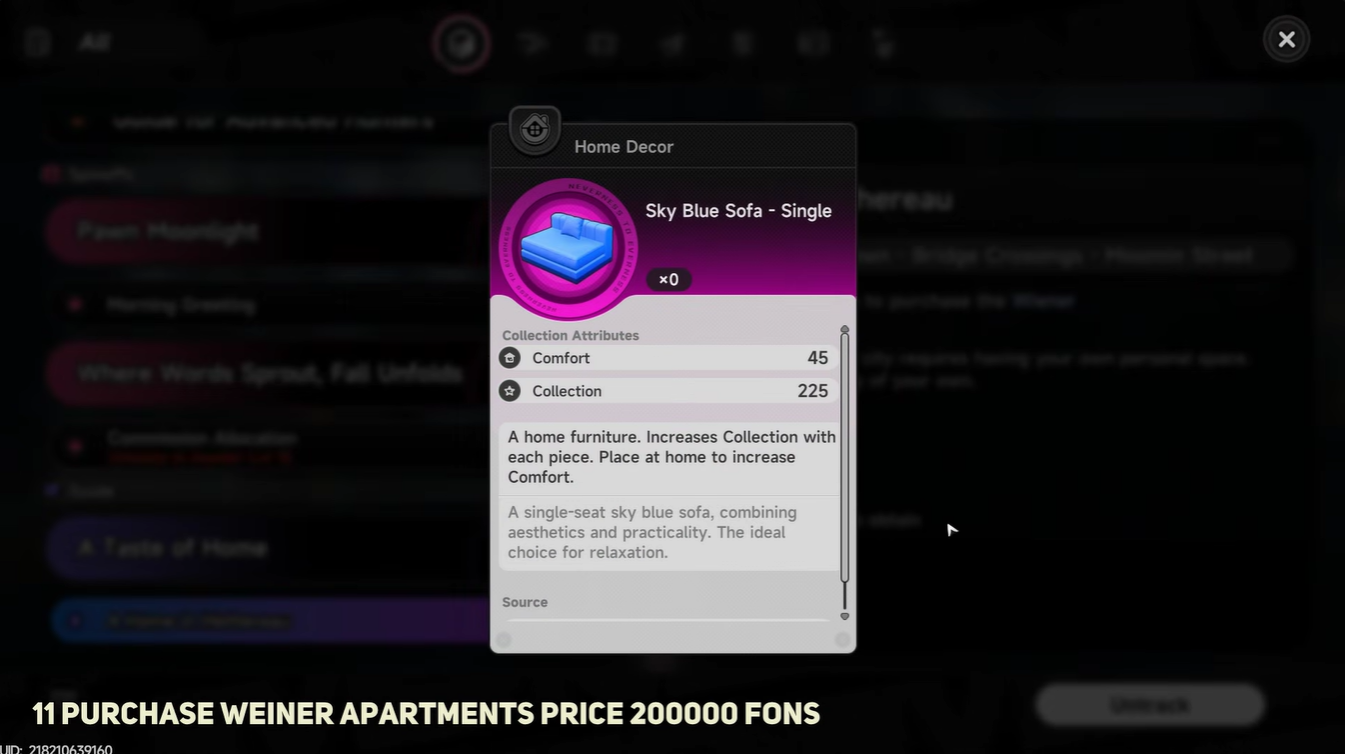Open the journal icon at the top left
This screenshot has height=754, width=1345.
(x=36, y=42)
